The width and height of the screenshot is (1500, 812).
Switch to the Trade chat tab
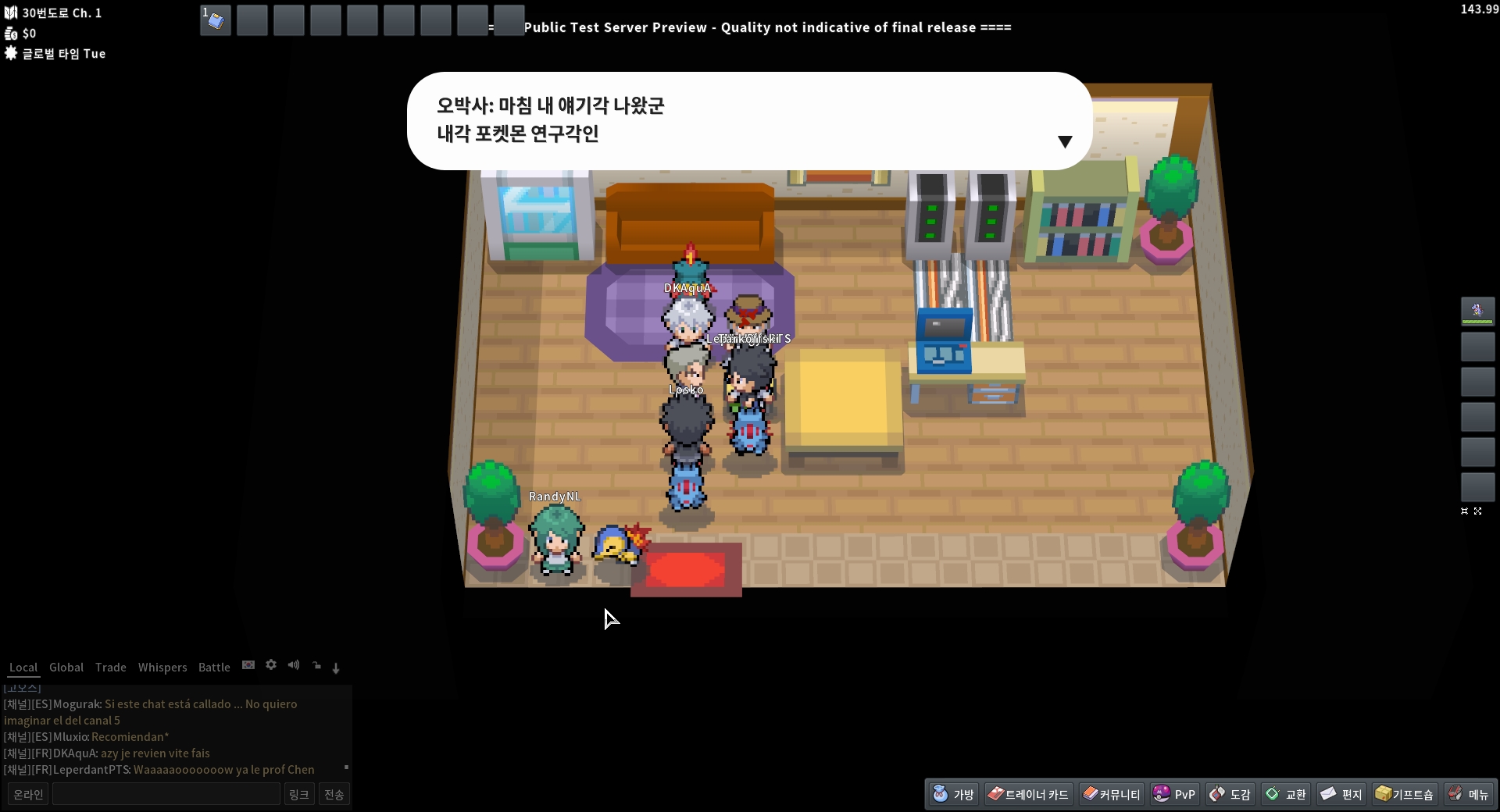point(111,668)
